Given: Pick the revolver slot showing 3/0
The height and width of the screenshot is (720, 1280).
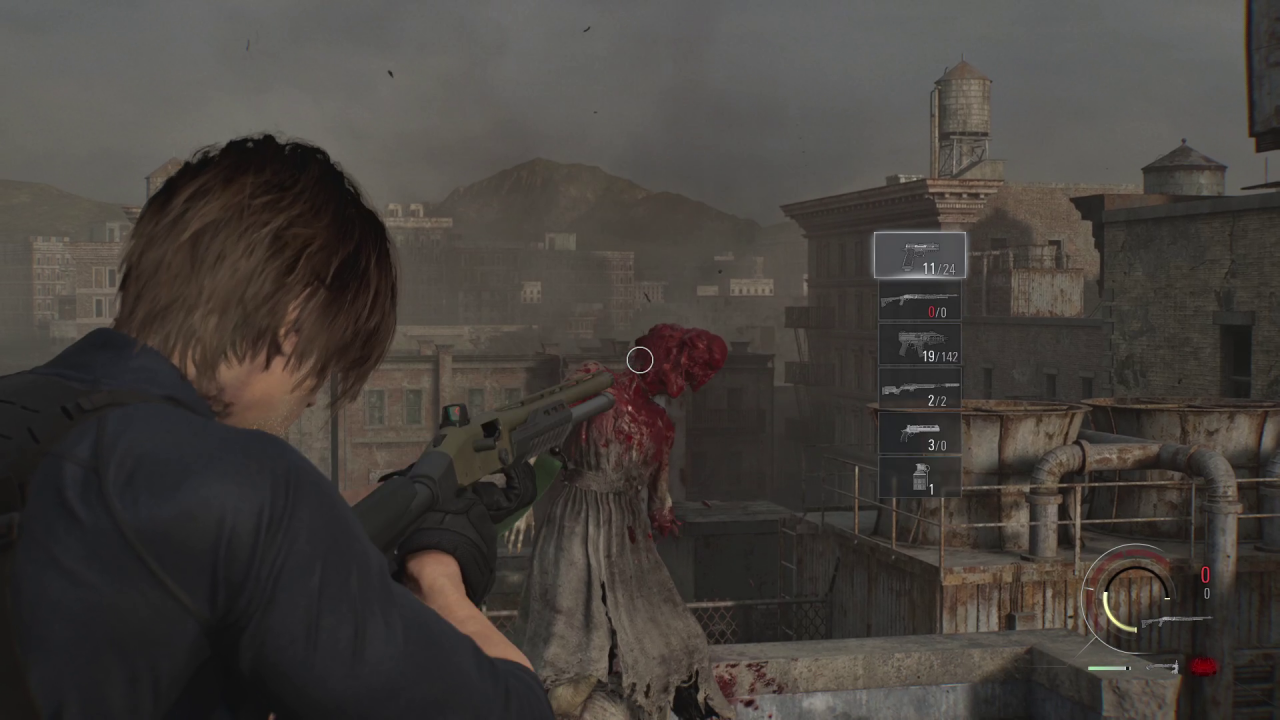Looking at the screenshot, I should tap(919, 433).
